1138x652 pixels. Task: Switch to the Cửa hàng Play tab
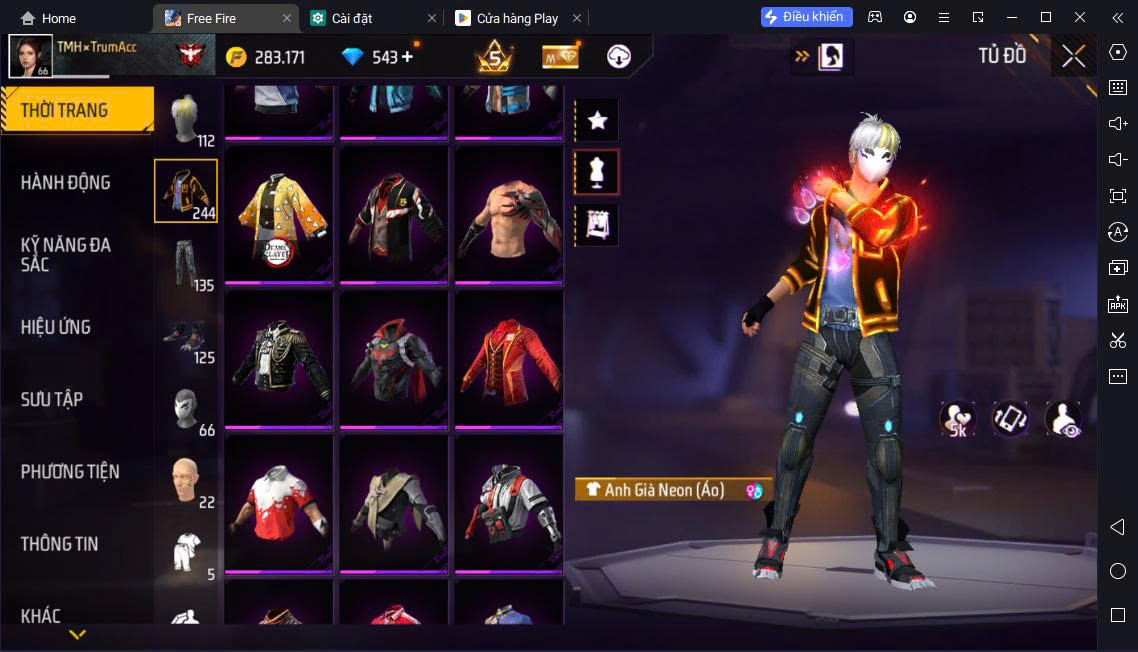[x=517, y=18]
